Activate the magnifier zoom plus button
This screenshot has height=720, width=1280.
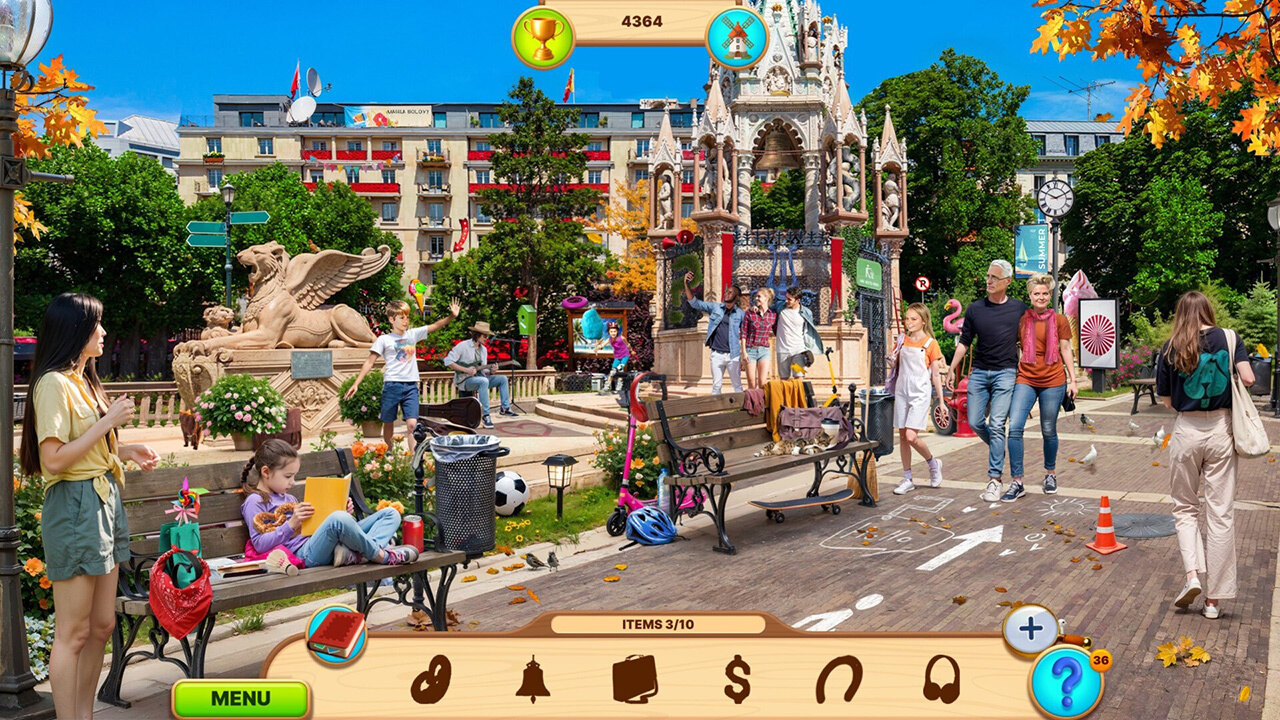pyautogui.click(x=1031, y=630)
